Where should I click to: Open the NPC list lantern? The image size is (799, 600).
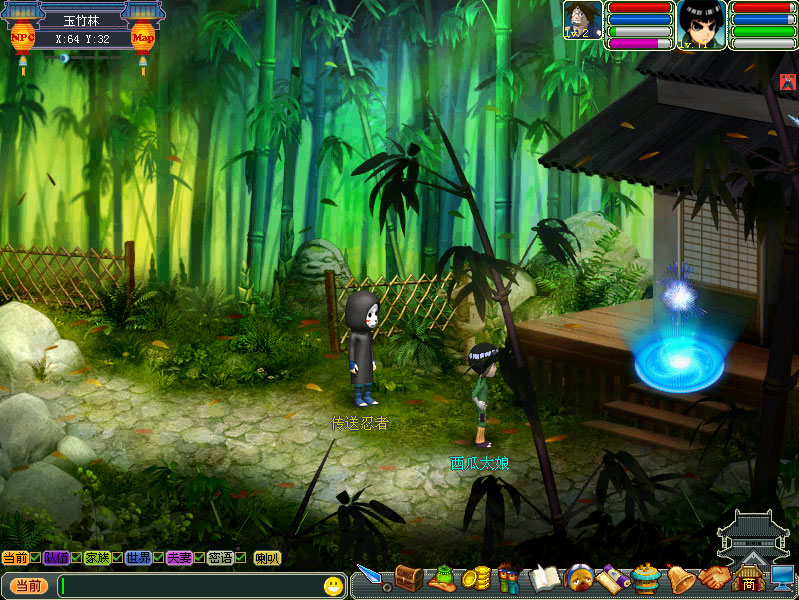coord(22,39)
